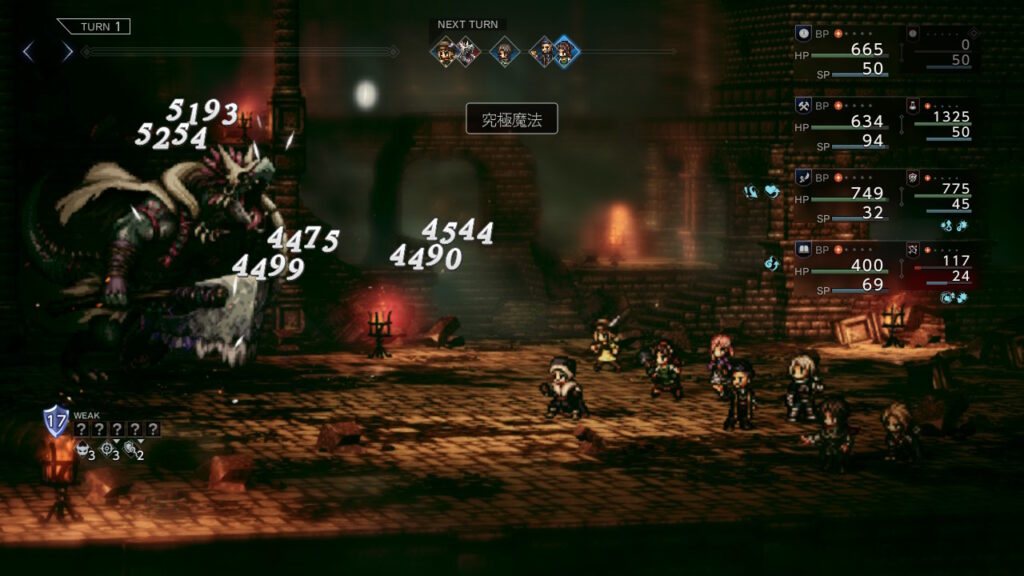Click the skull debuff icon under WEAK

pos(83,453)
